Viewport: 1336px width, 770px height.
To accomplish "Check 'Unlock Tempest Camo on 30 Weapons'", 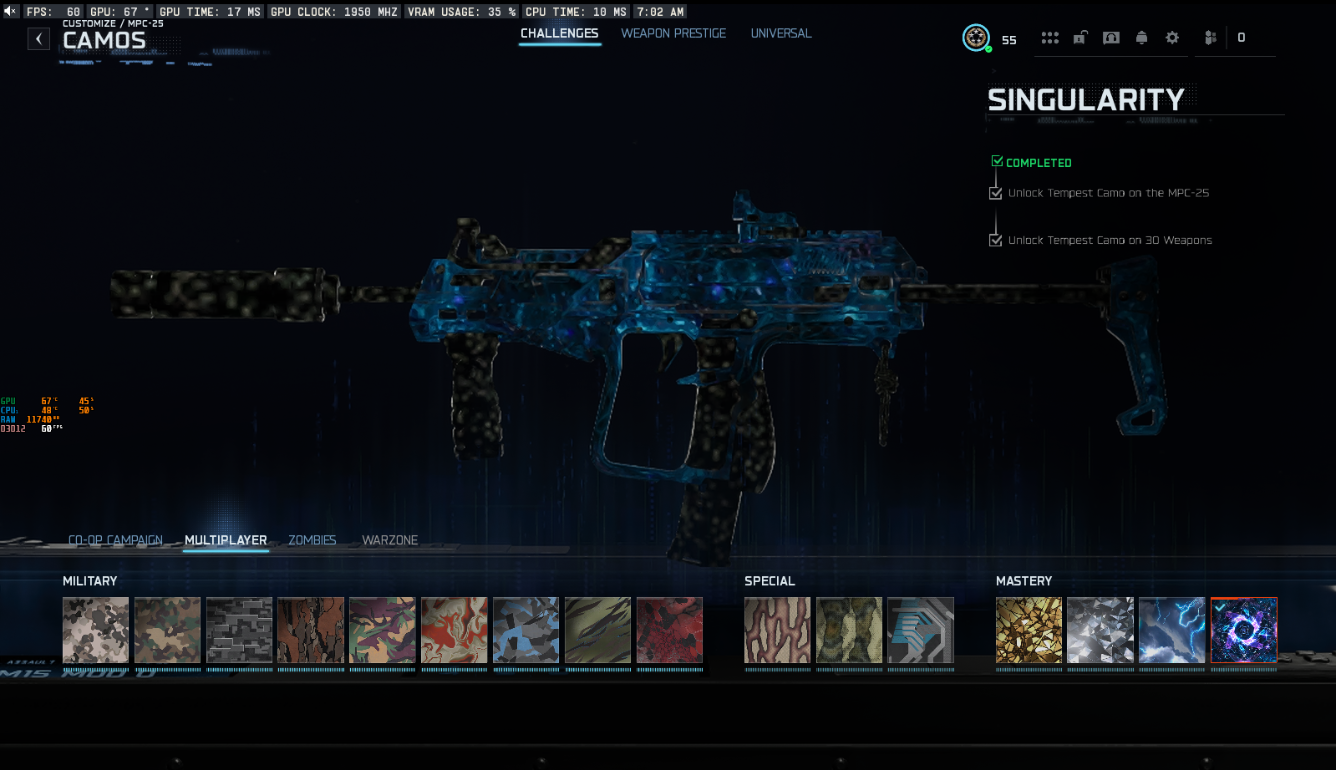I will (x=995, y=240).
